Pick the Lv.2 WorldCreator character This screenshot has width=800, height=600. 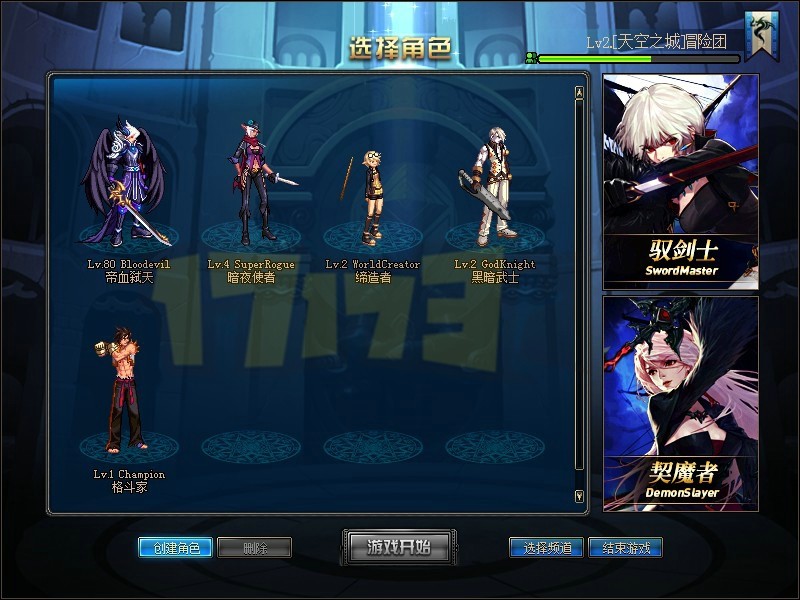point(372,200)
